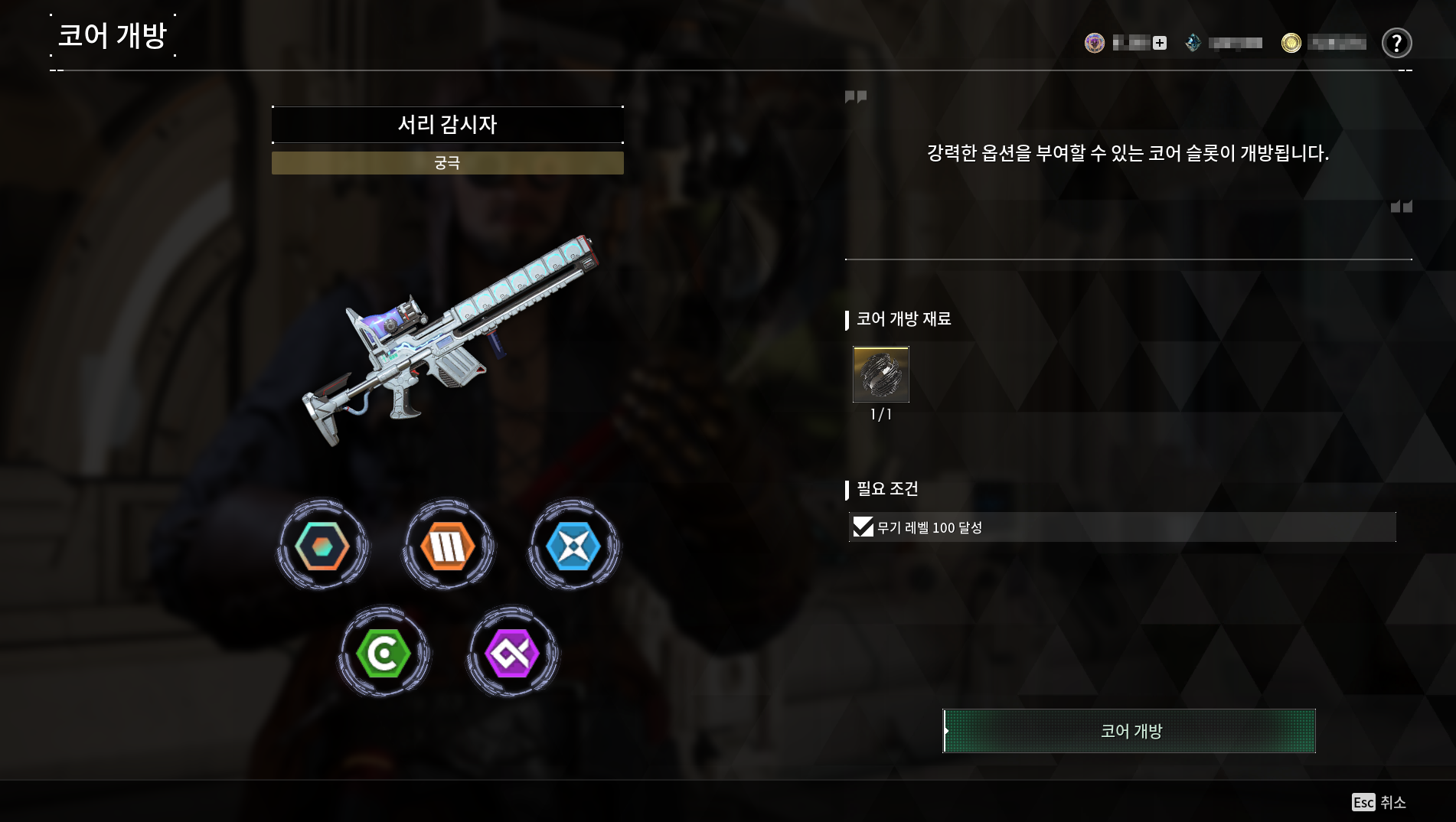The image size is (1456, 822).
Task: Select the blue star hexagon core slot
Action: click(574, 544)
